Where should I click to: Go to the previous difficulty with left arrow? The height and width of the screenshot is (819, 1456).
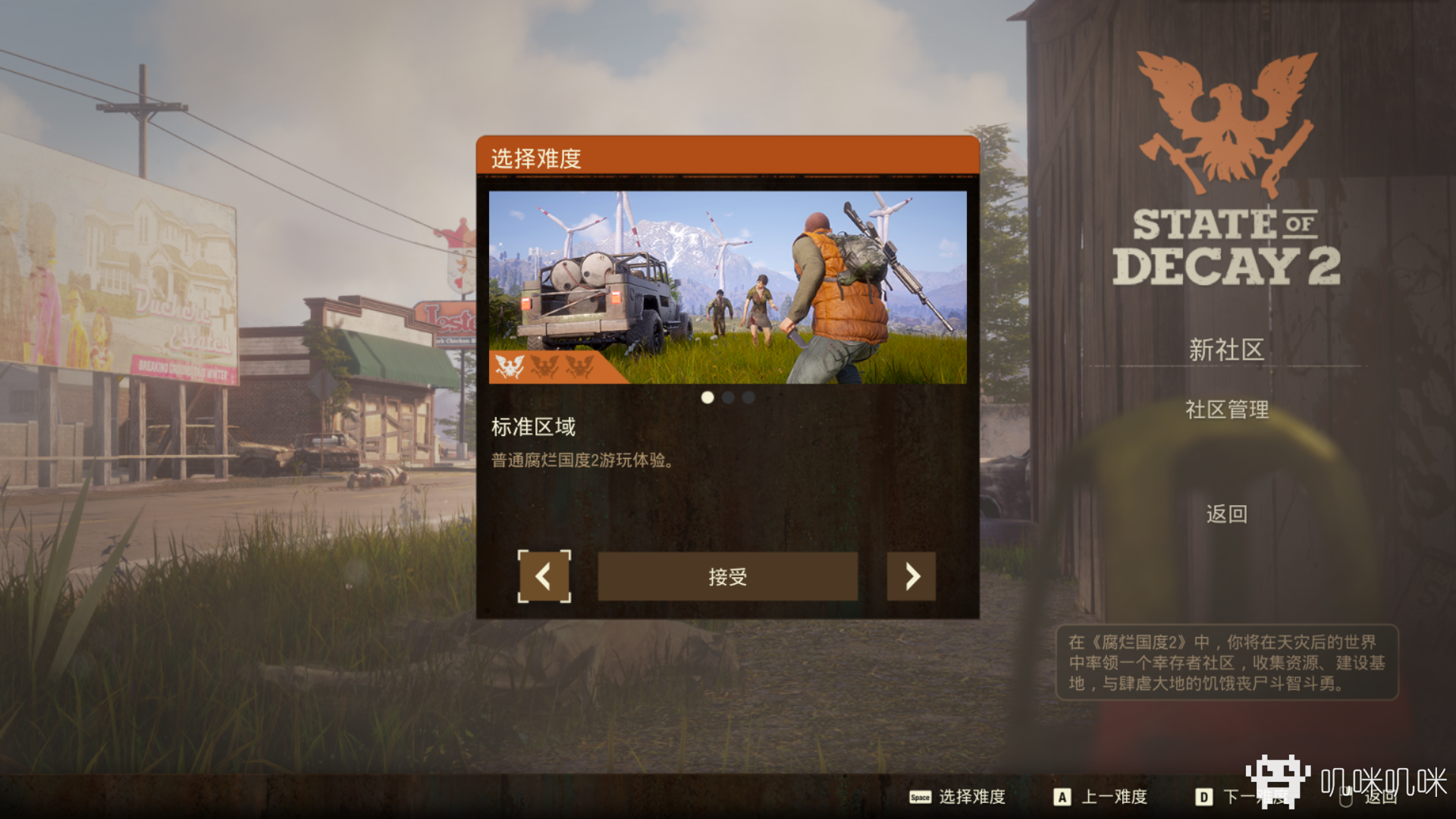pos(544,576)
